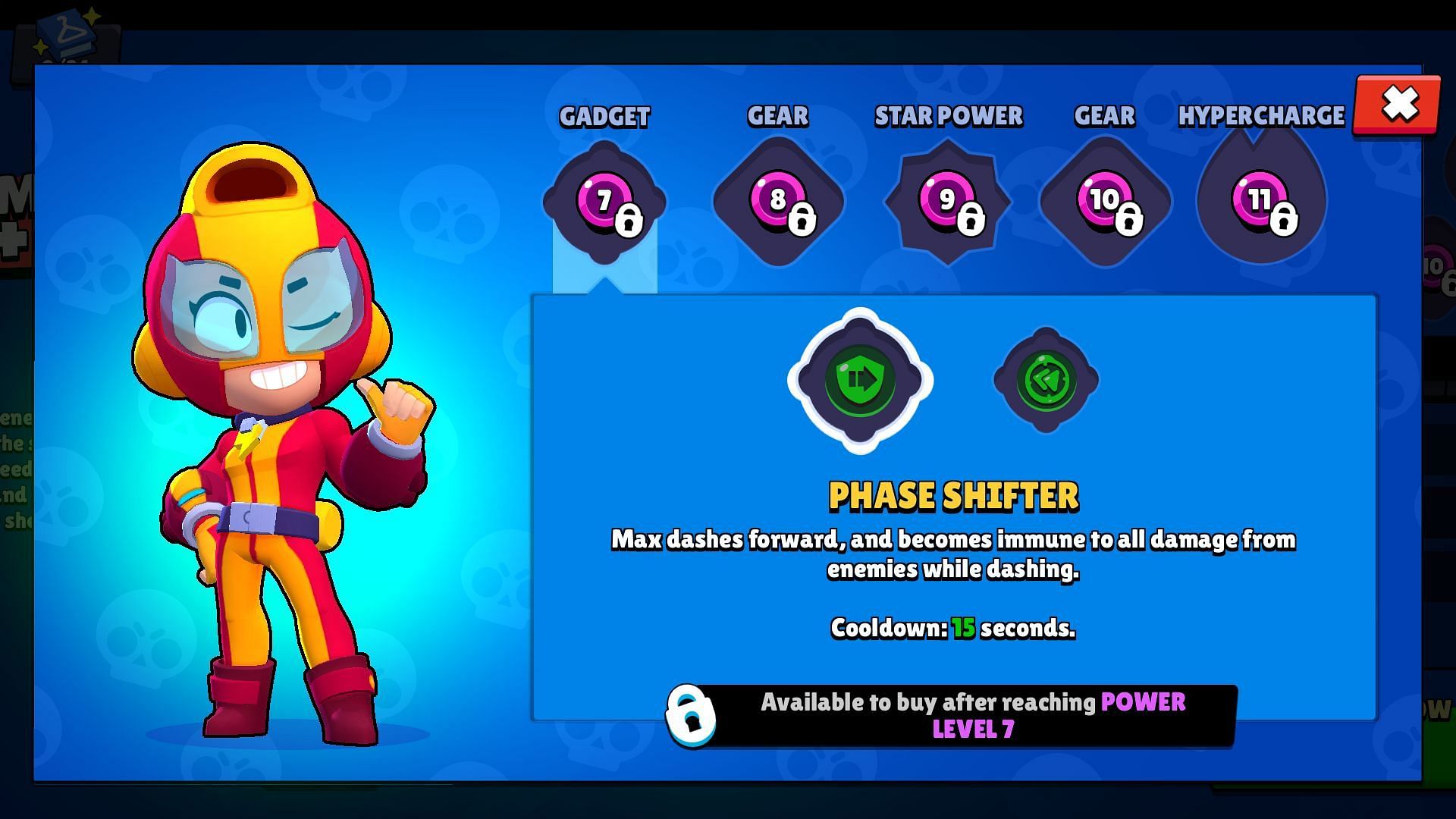View the level 11 Hypercharge
Viewport: 1456px width, 819px height.
[x=1261, y=202]
